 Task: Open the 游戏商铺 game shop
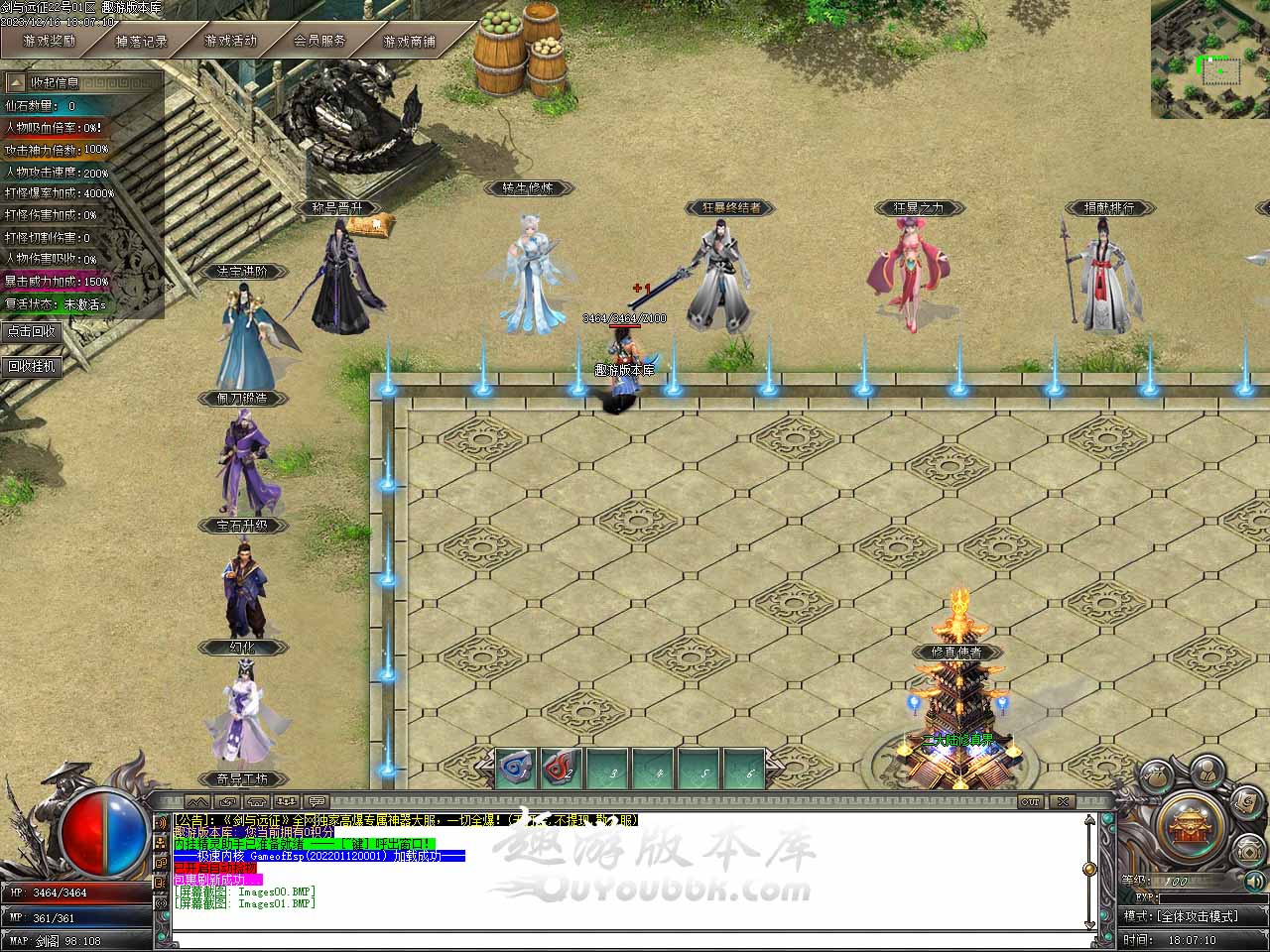click(x=409, y=42)
